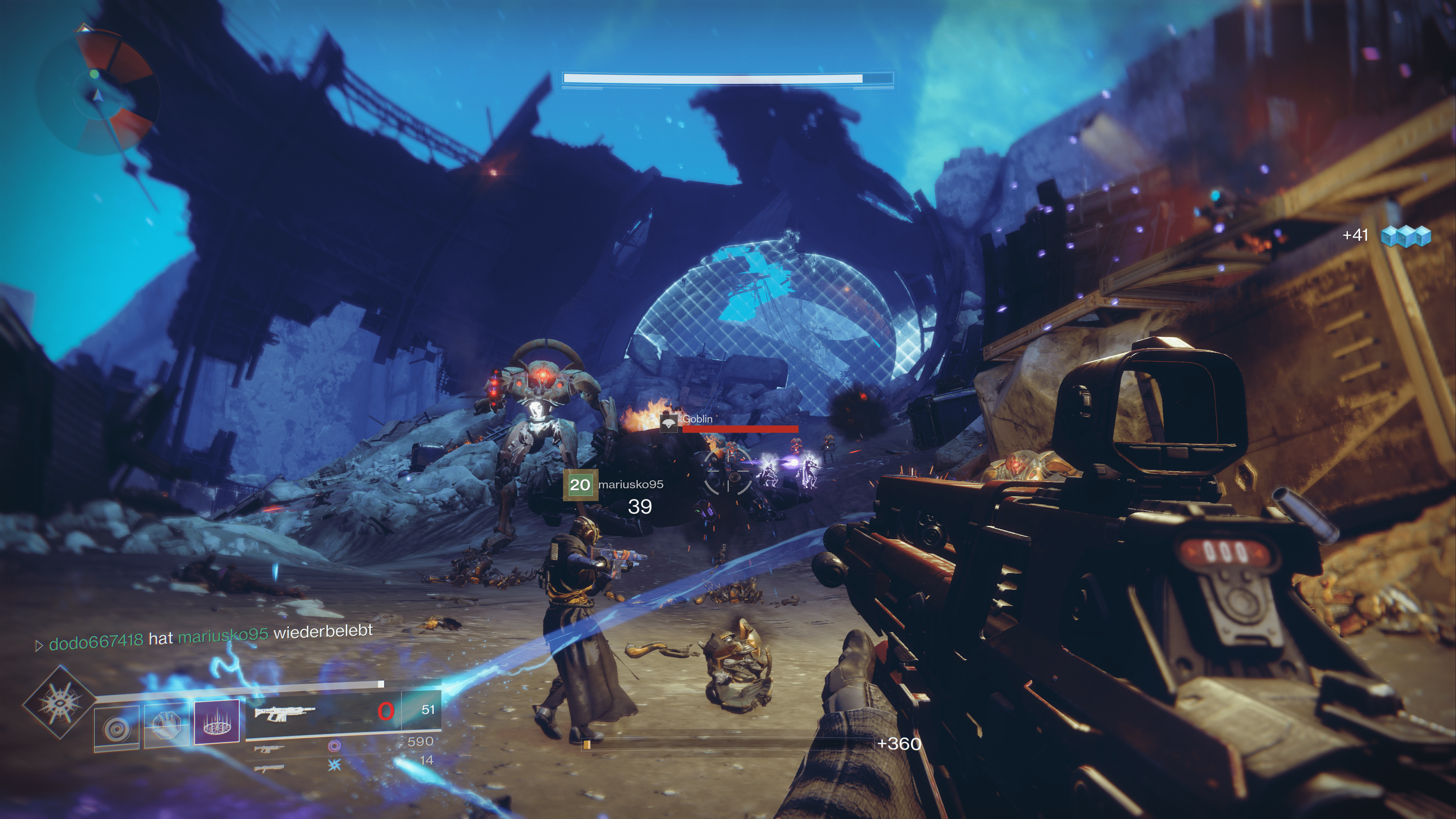Click the level 20 emblem beside mariusko95
Screen dimensions: 1456x819
tap(580, 485)
